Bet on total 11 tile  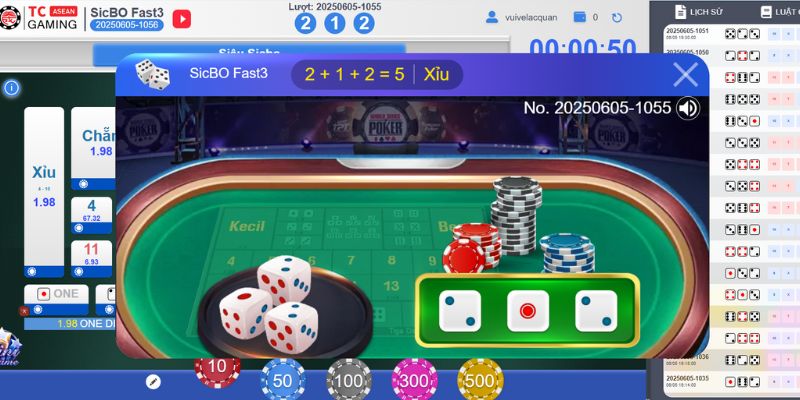tap(91, 254)
